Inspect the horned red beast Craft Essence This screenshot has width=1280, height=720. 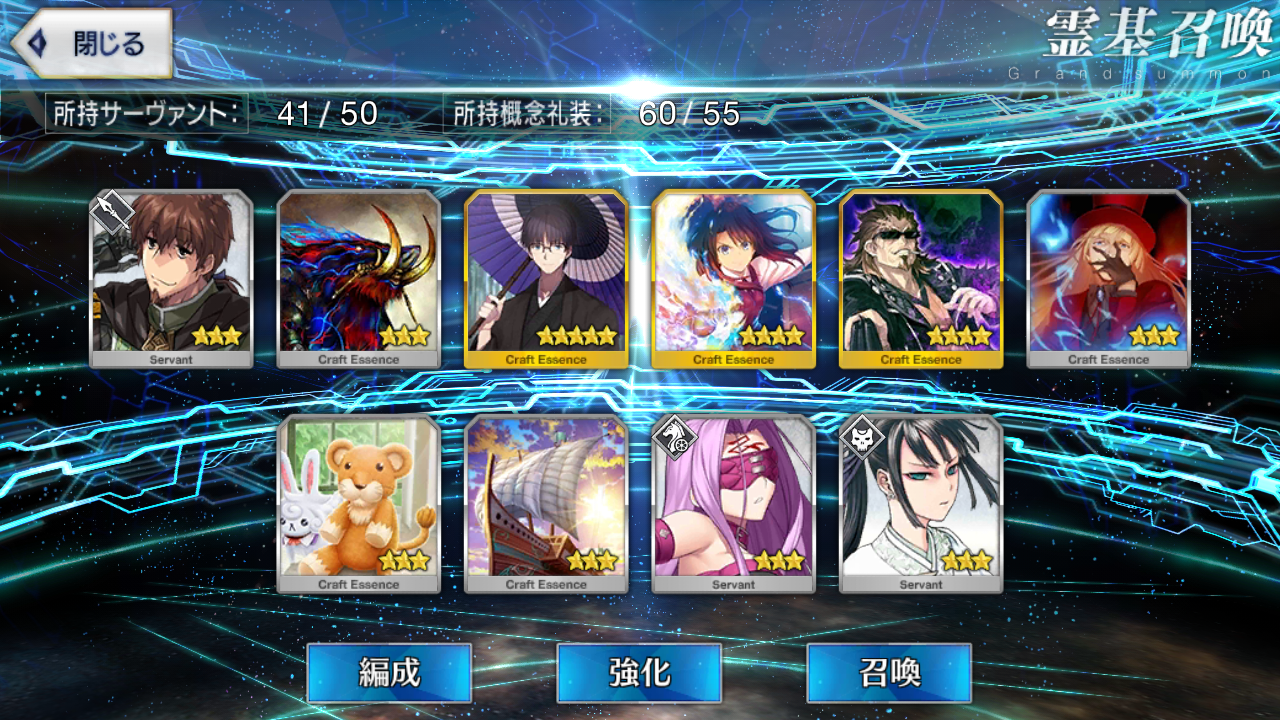[358, 278]
